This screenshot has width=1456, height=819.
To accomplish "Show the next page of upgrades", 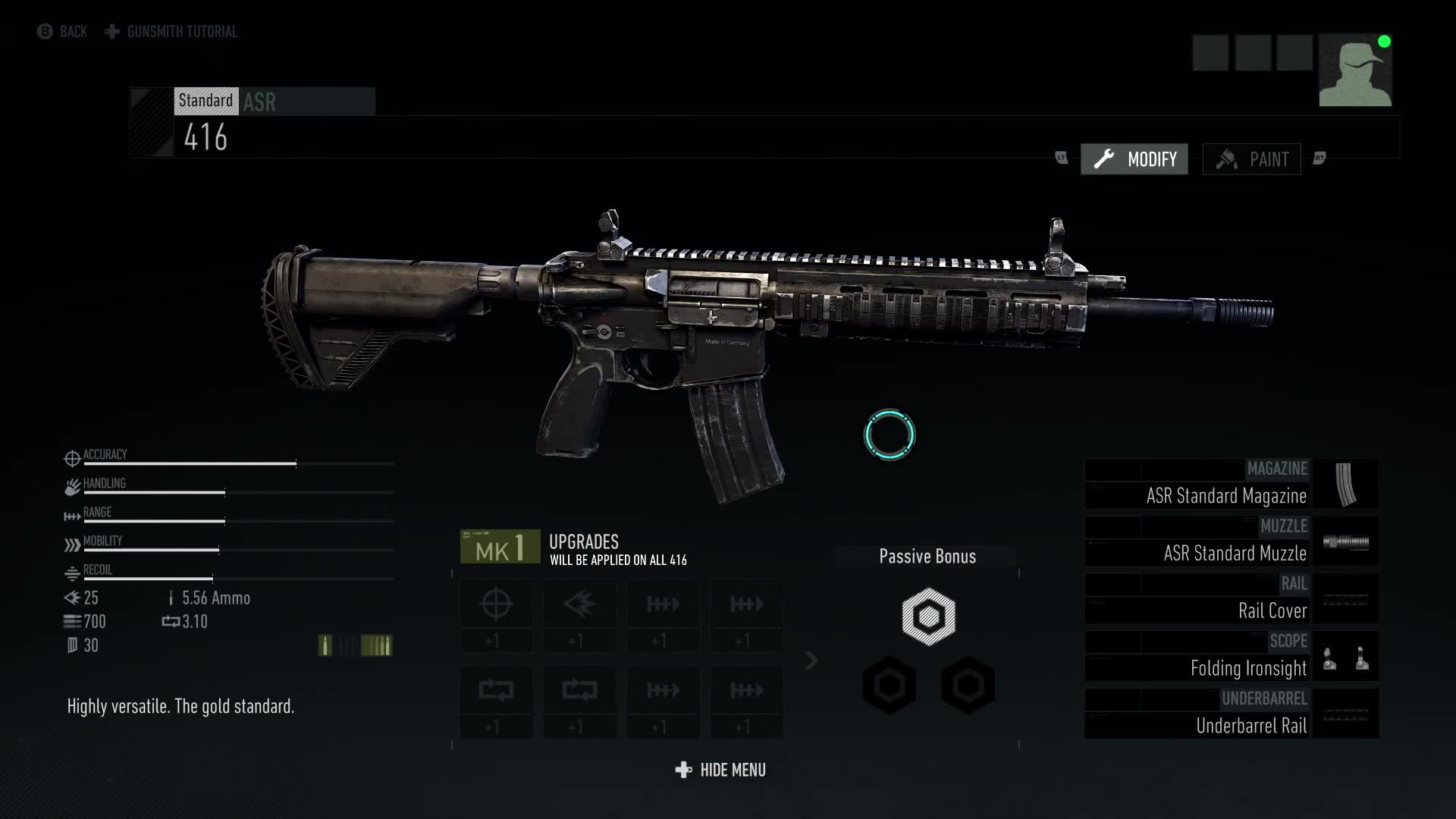I will click(811, 661).
